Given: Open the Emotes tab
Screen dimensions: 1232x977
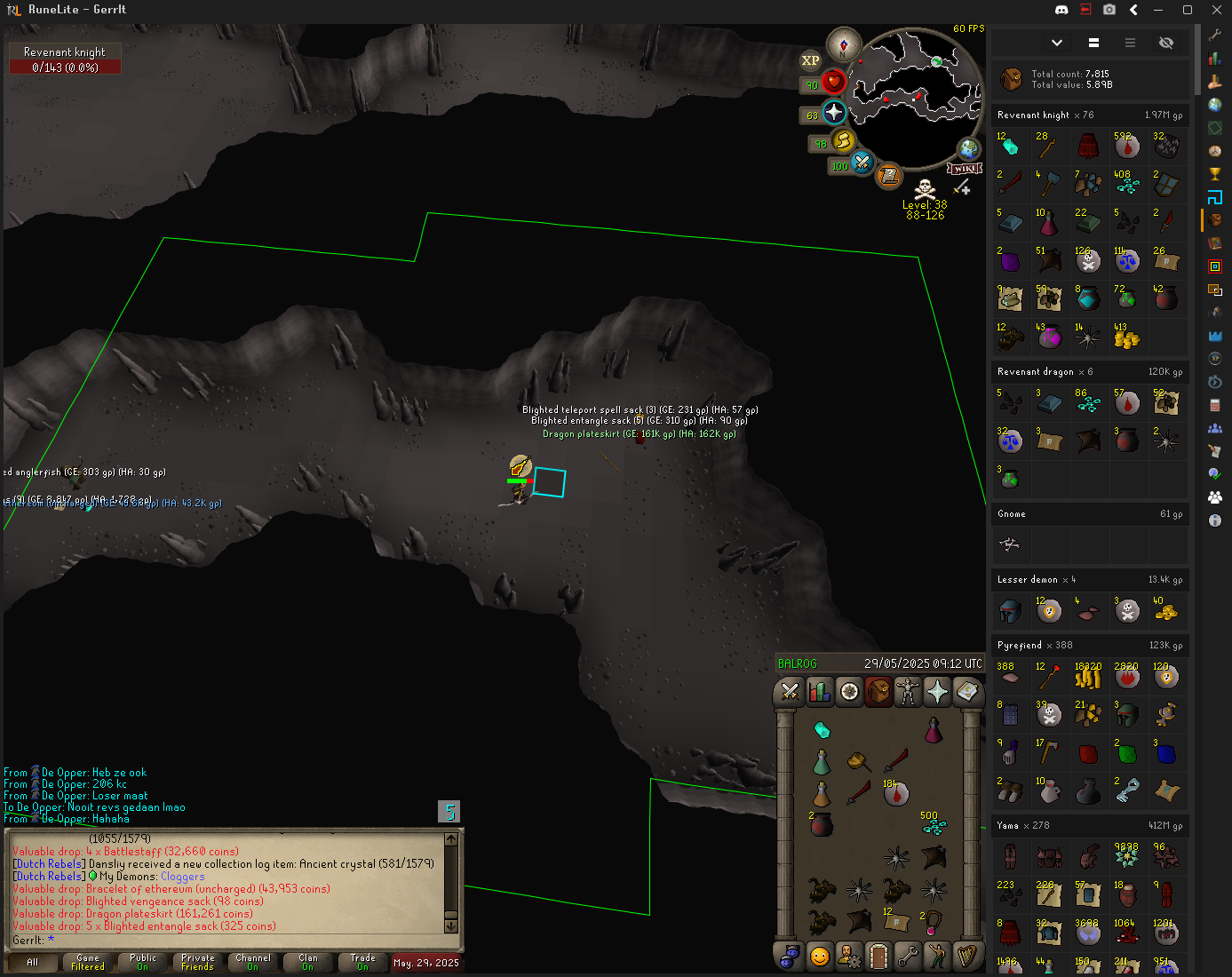Looking at the screenshot, I should pos(937,956).
